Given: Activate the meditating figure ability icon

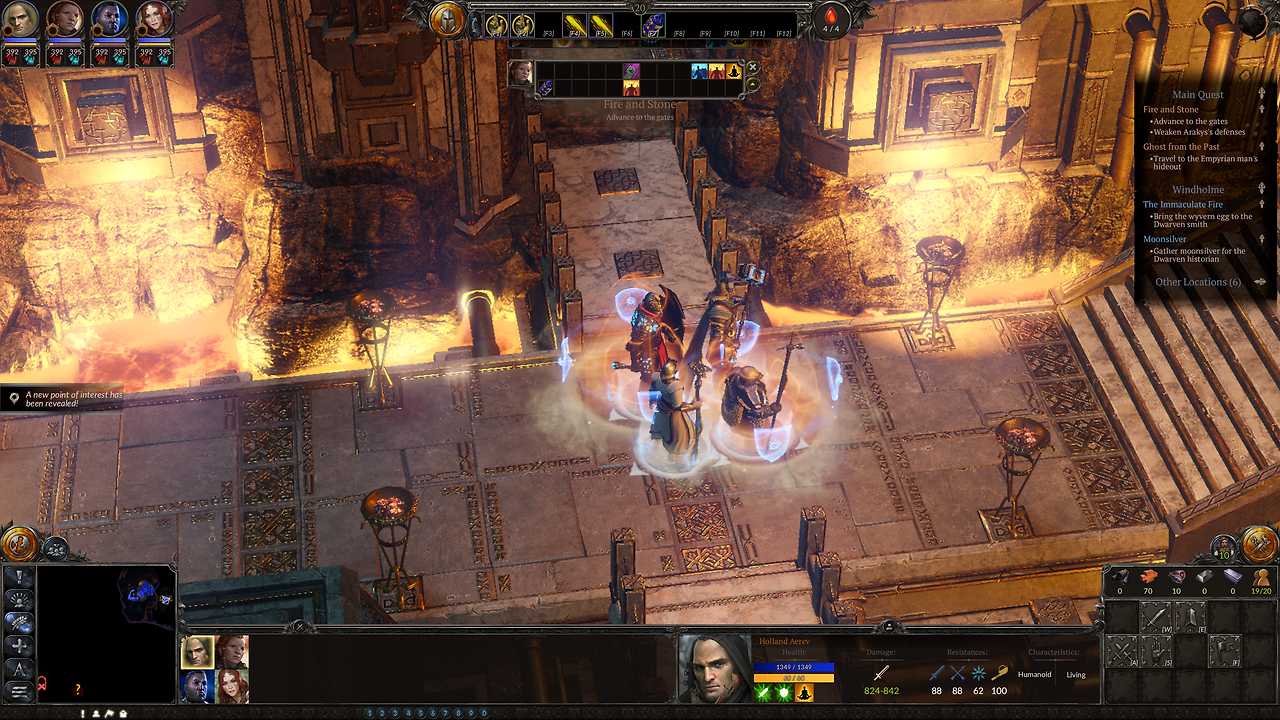Looking at the screenshot, I should [x=734, y=71].
